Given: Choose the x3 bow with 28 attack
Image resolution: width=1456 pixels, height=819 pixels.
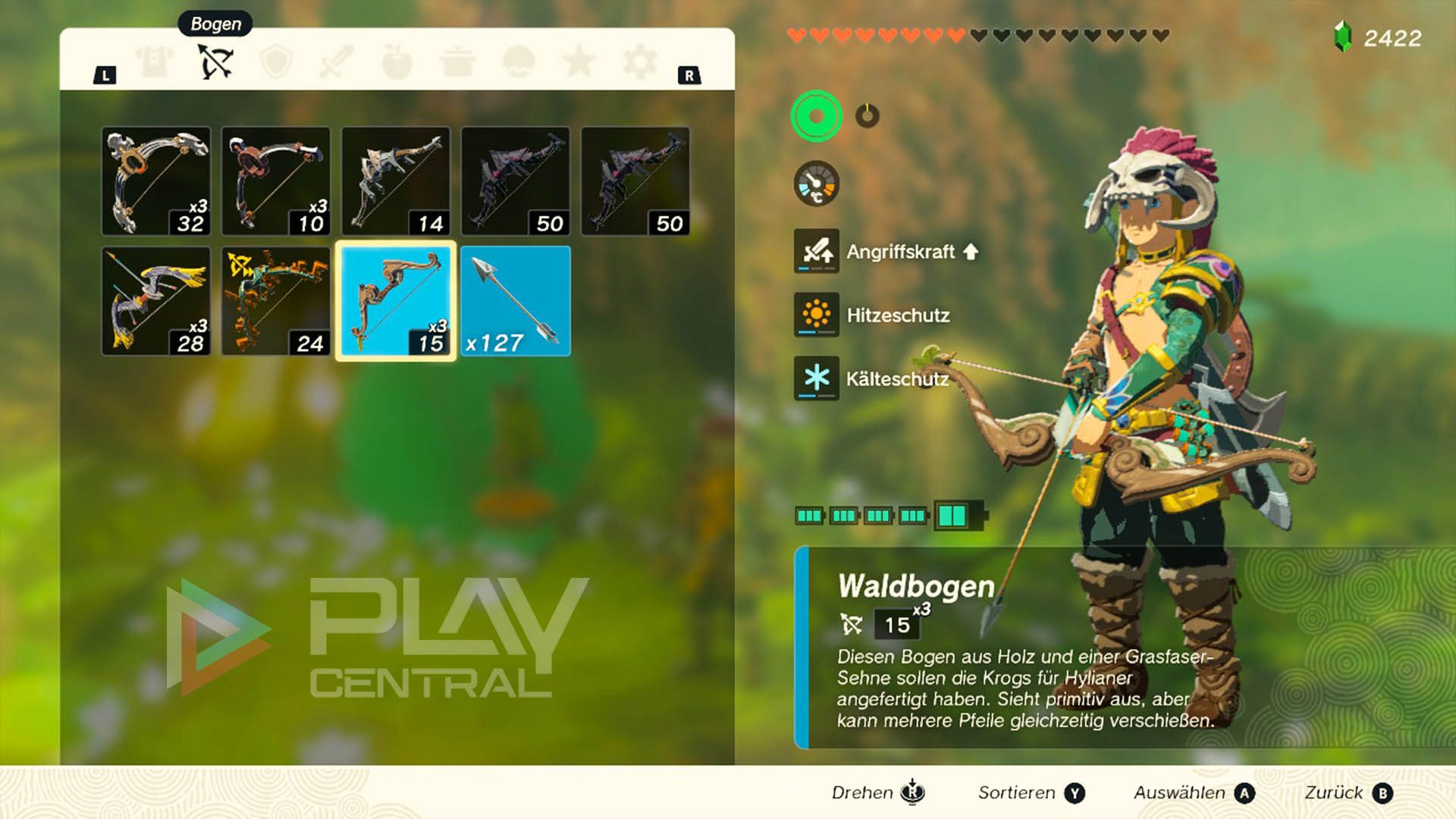Looking at the screenshot, I should 156,301.
